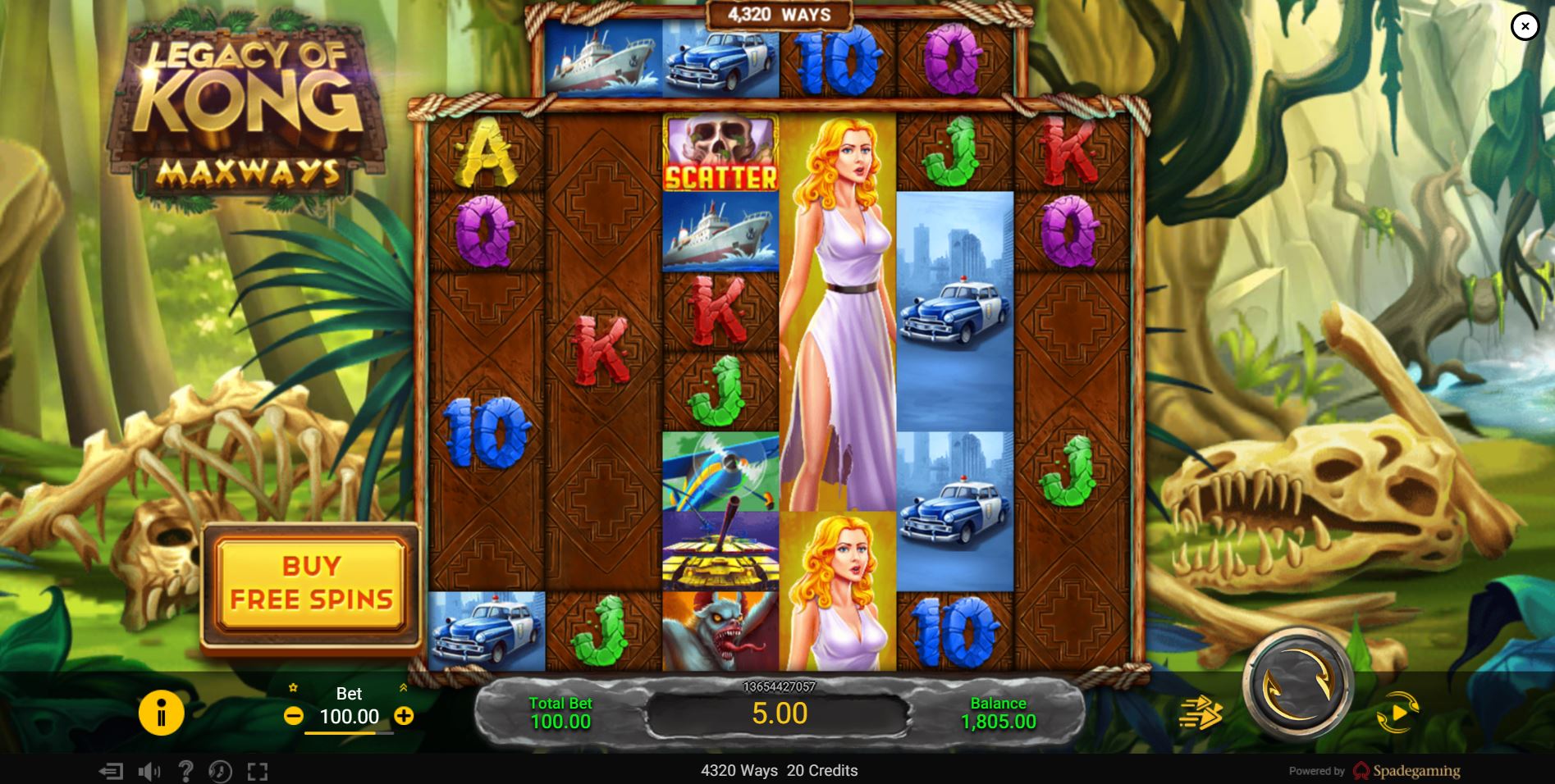Increase the bet with the plus control
The width and height of the screenshot is (1555, 784).
[x=403, y=714]
